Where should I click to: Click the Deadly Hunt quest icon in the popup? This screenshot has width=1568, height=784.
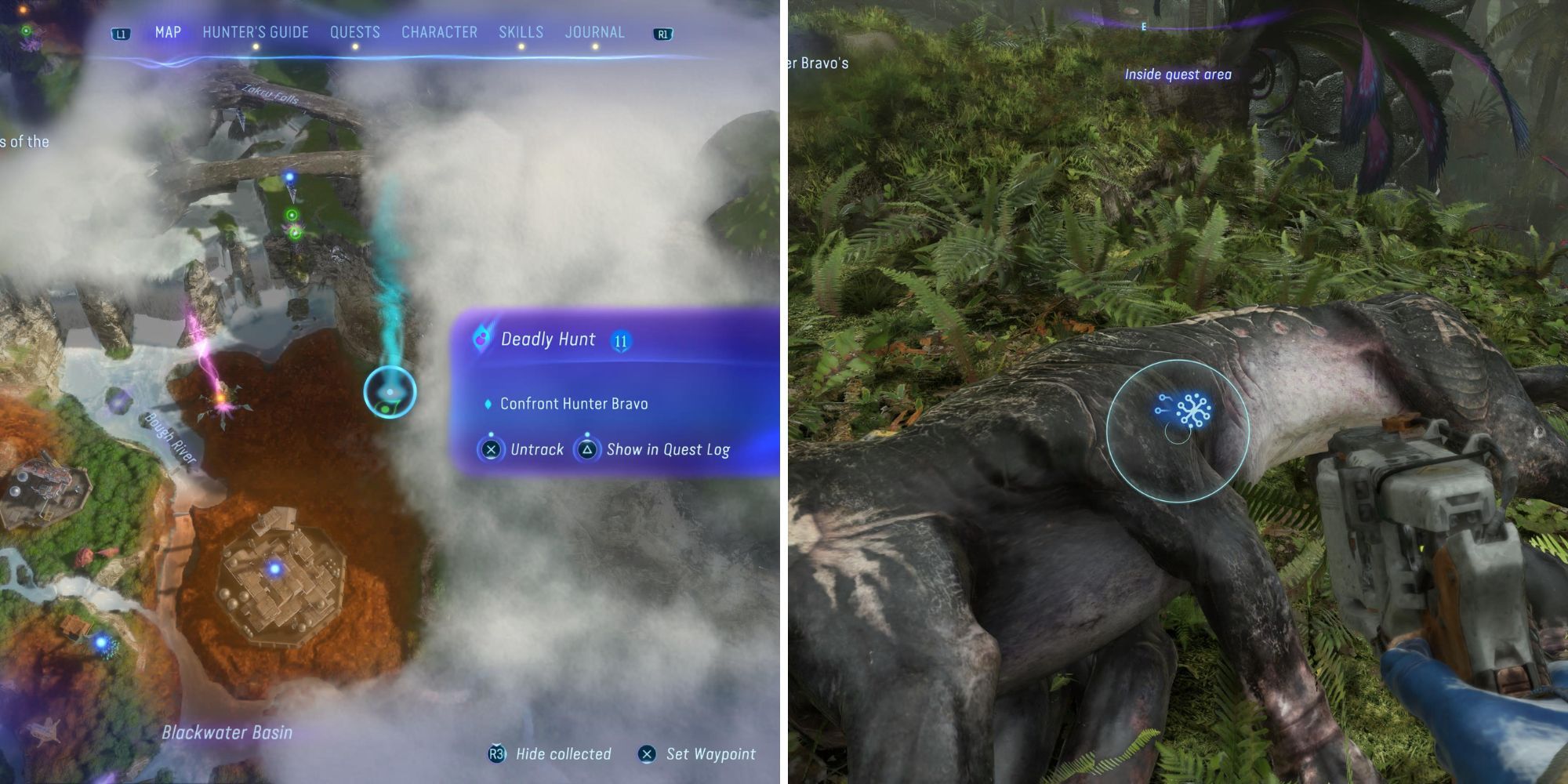(480, 339)
